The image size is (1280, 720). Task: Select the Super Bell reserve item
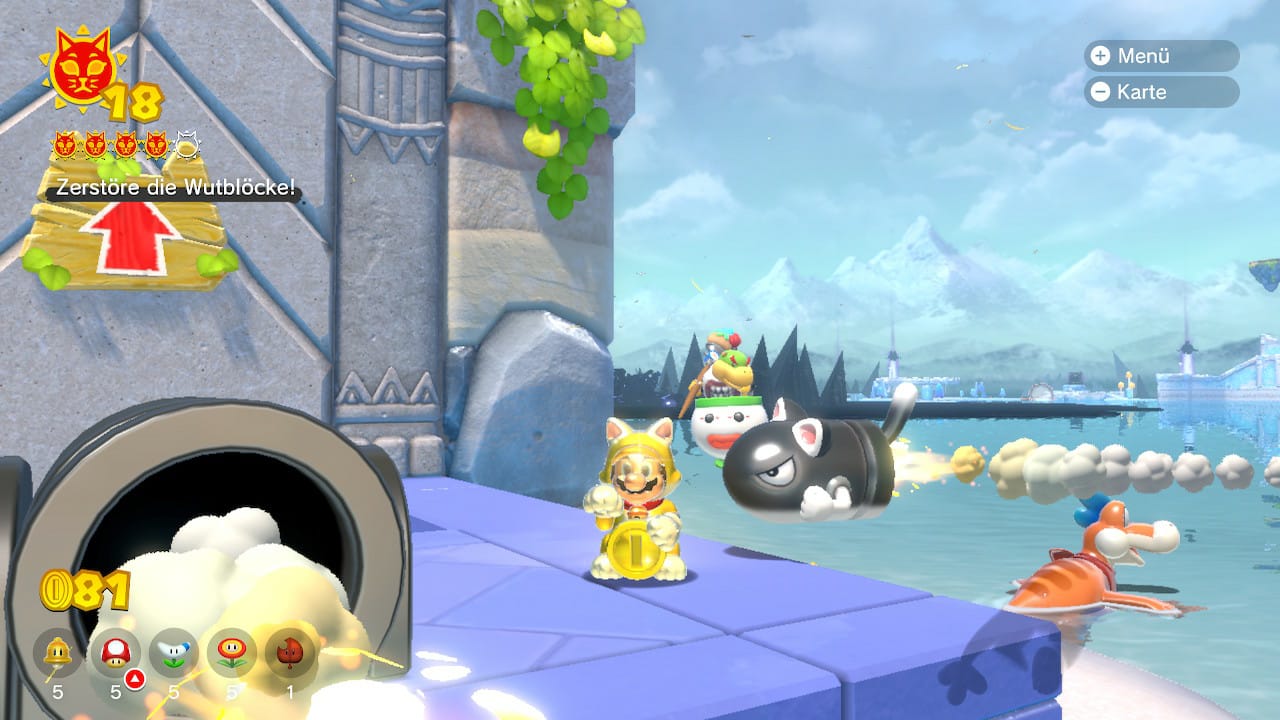coord(58,654)
